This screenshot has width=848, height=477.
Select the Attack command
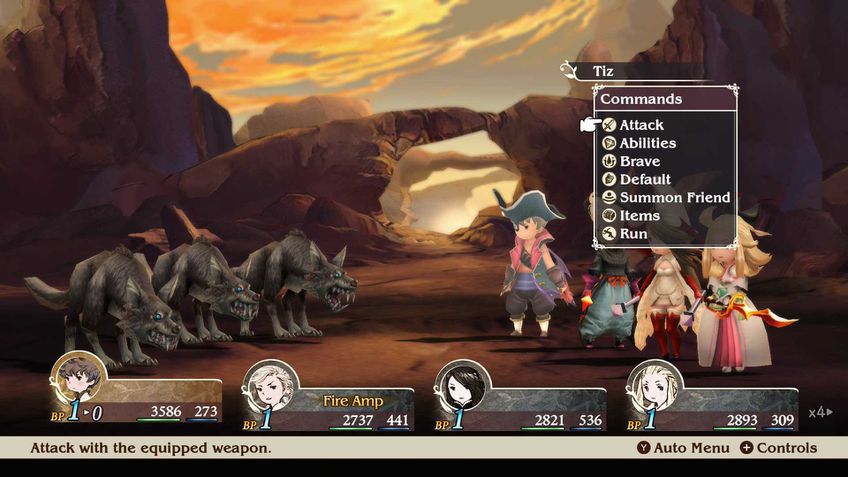click(x=641, y=125)
